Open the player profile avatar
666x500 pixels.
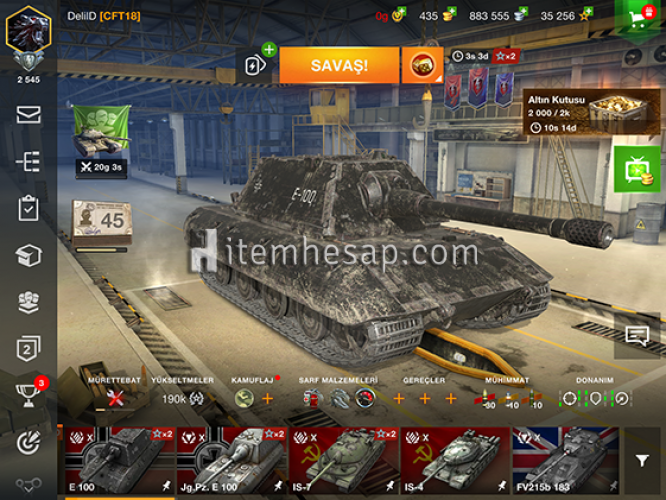tap(28, 32)
